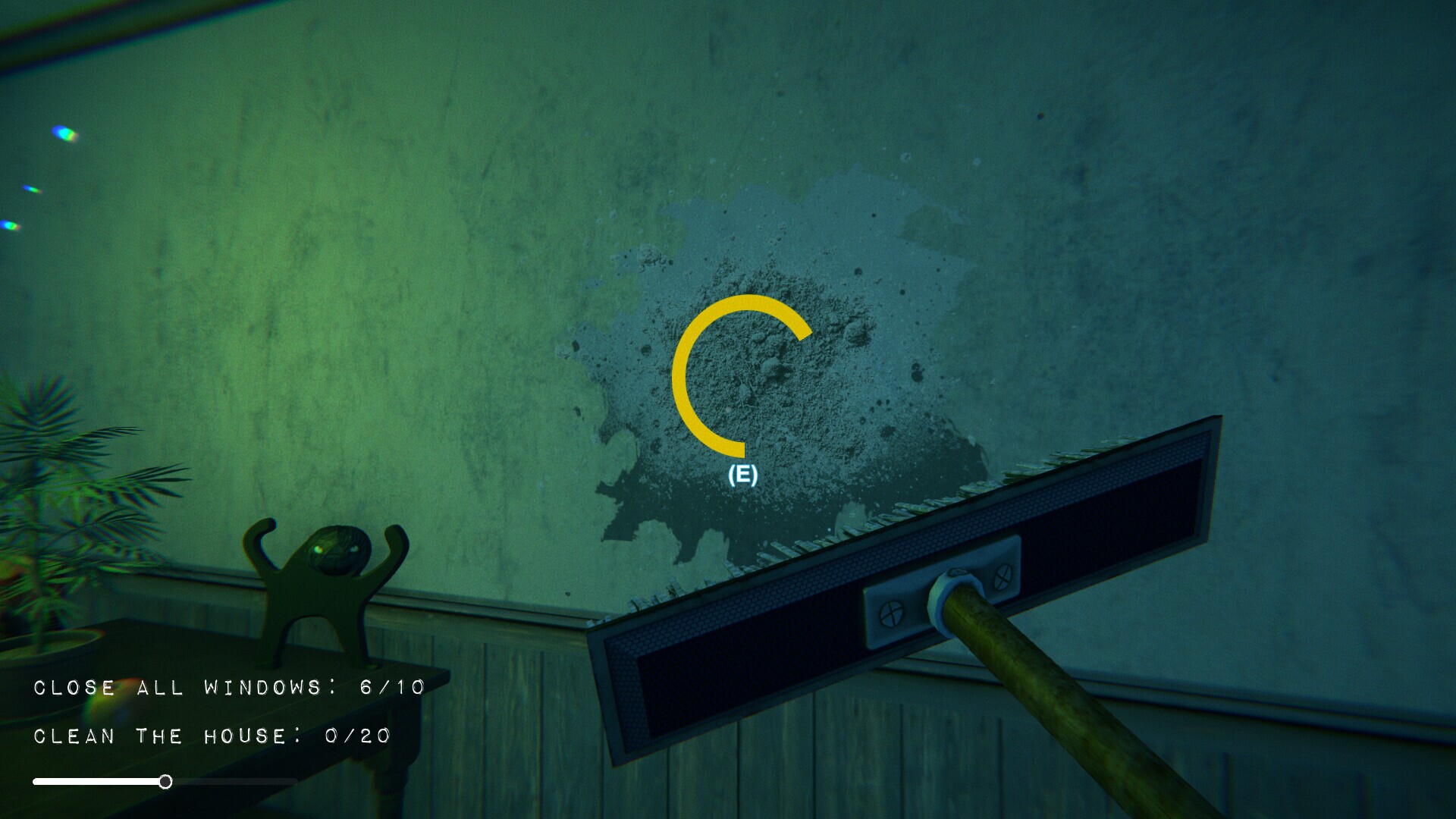Click the 6/10 windows counter

391,689
